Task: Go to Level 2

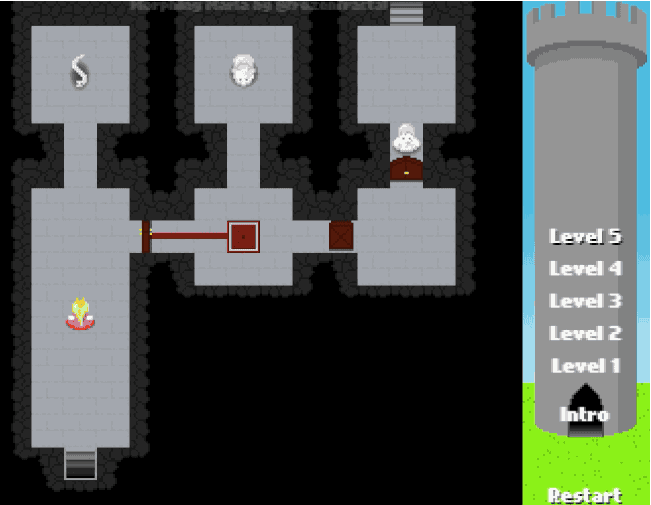Action: [x=585, y=333]
